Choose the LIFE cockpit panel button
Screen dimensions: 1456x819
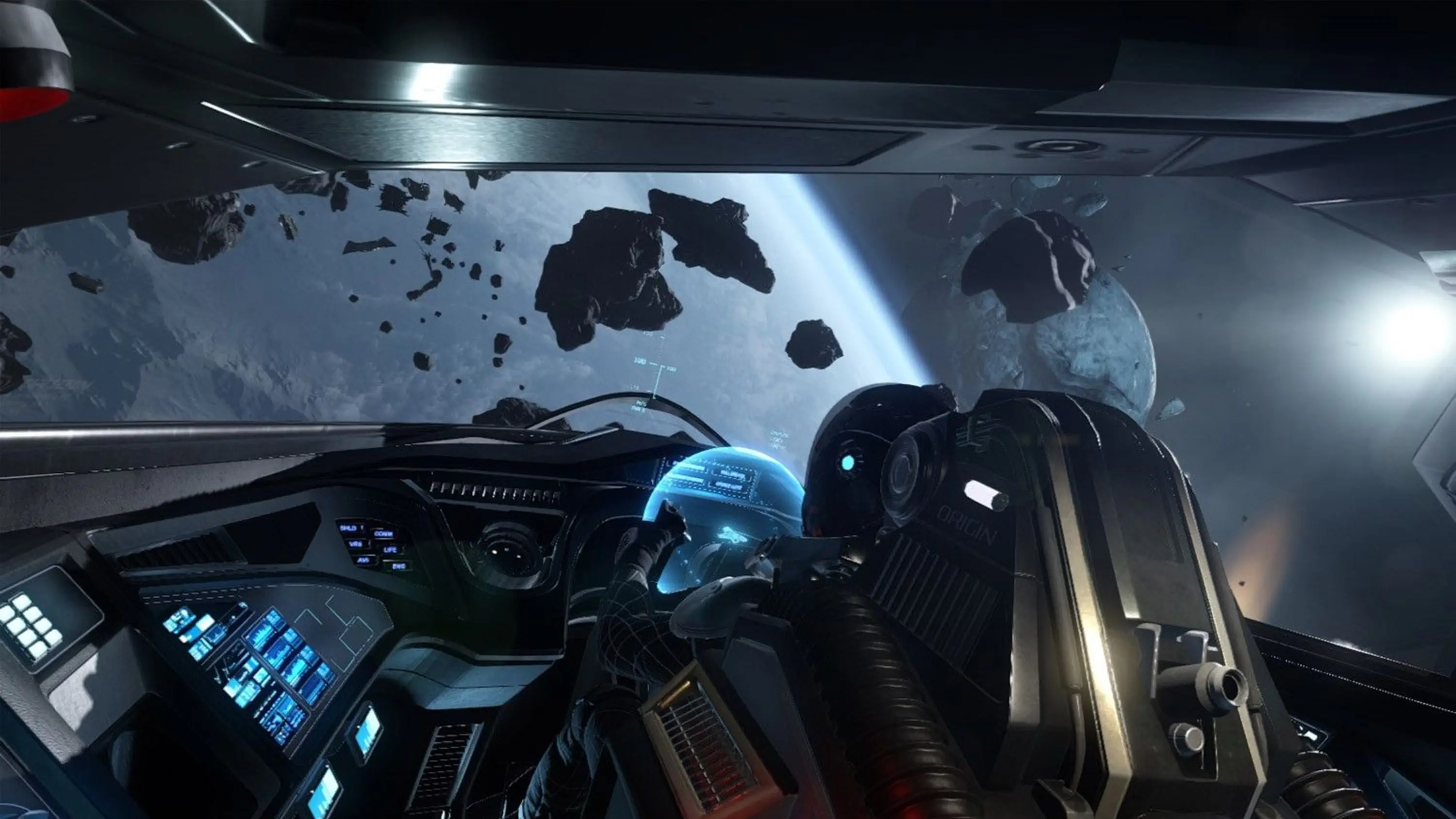pyautogui.click(x=390, y=549)
